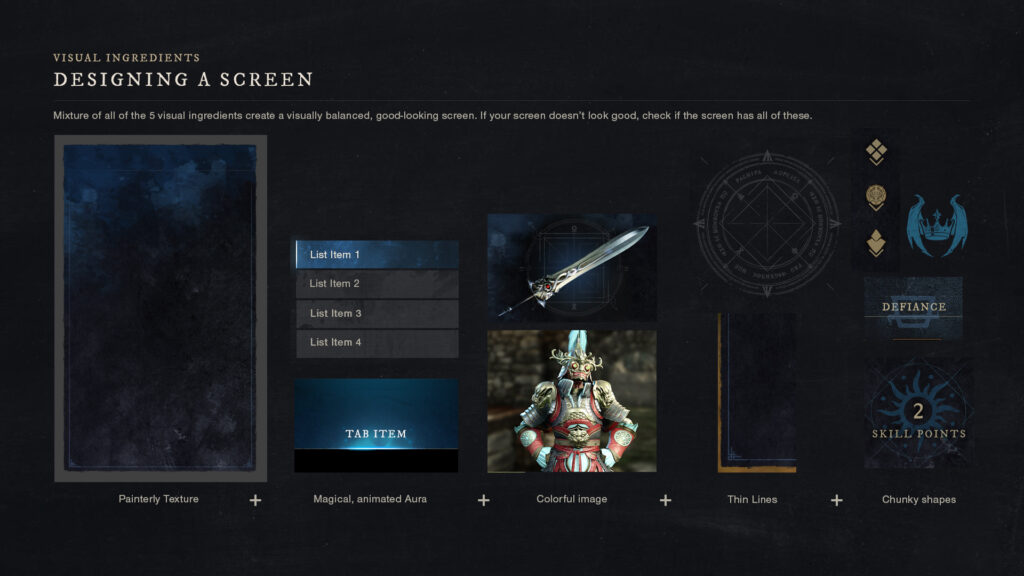Select the round gold emblem icon
Screen dimensions: 1024x576
click(x=876, y=197)
